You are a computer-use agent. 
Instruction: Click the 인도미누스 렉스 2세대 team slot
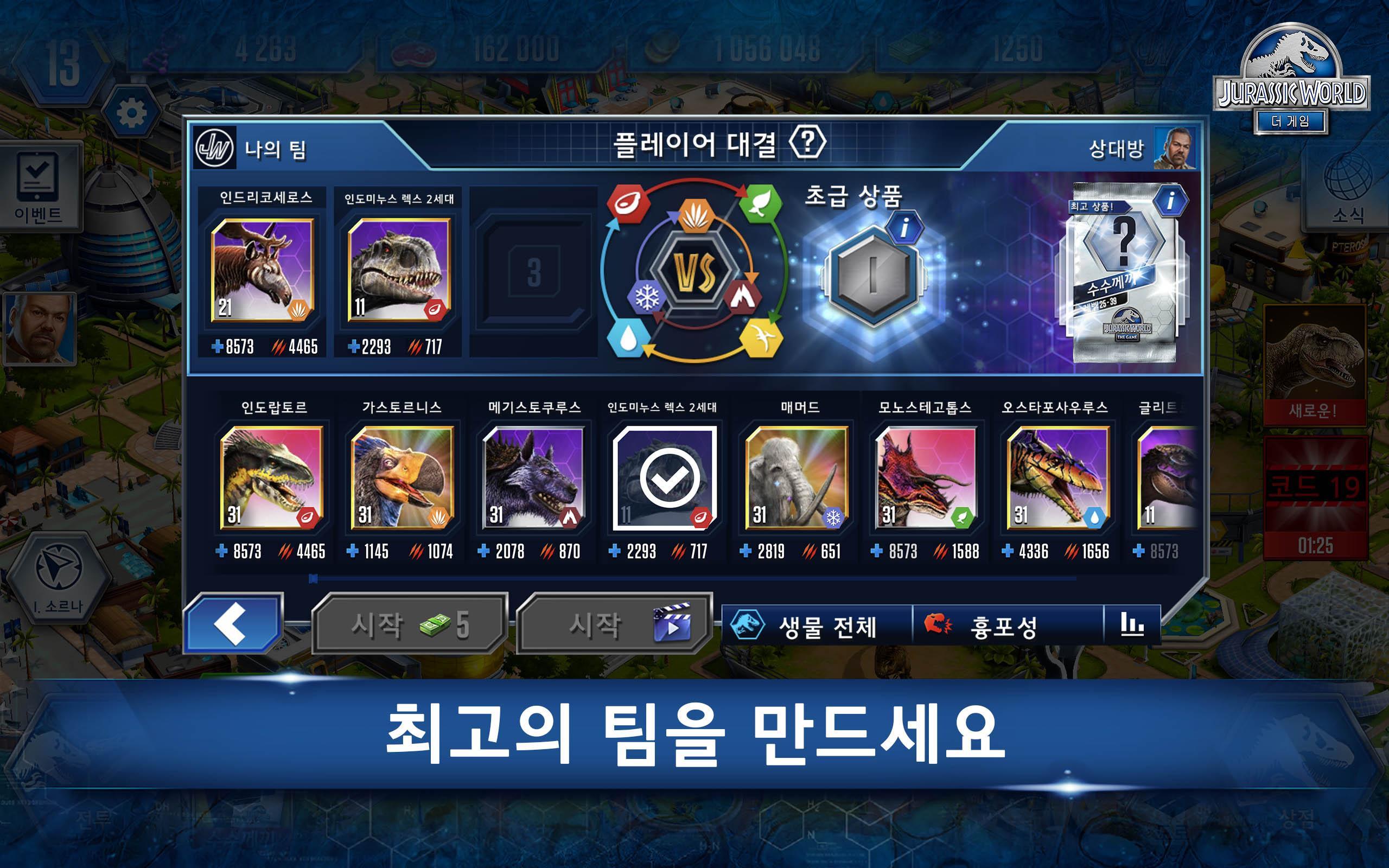click(399, 270)
